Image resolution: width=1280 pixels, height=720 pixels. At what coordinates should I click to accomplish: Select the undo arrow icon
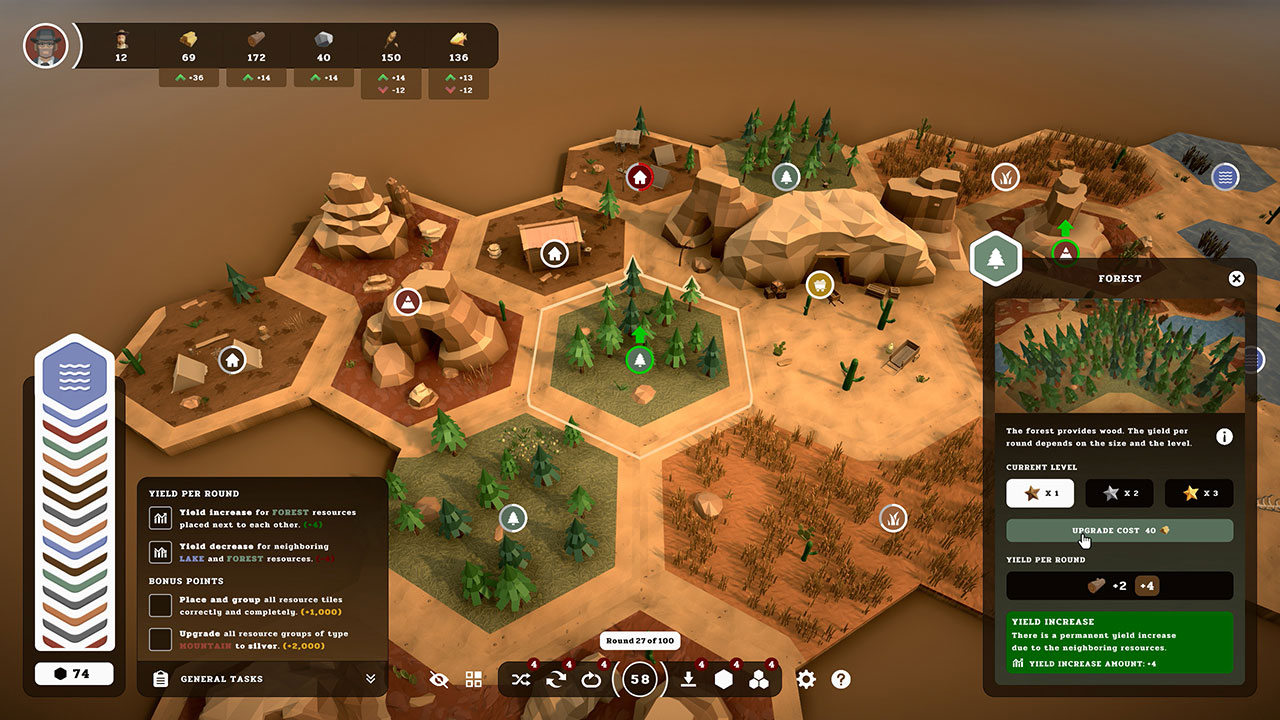556,679
